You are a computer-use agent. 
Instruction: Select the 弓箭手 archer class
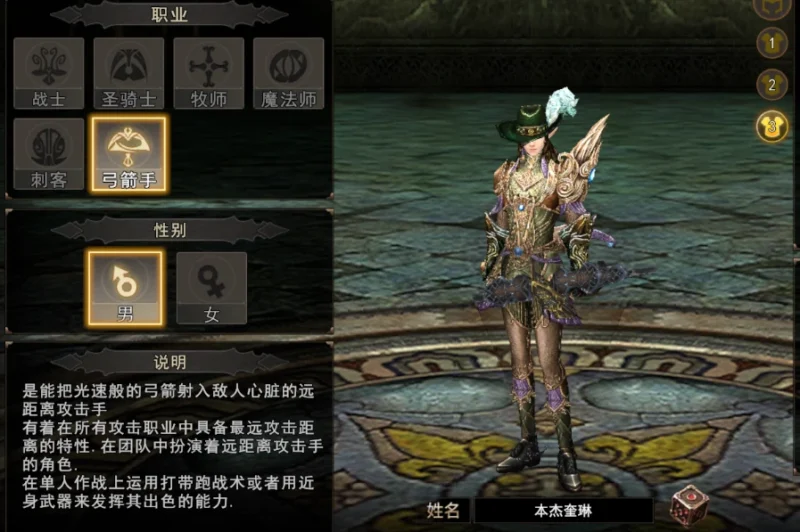pyautogui.click(x=129, y=154)
